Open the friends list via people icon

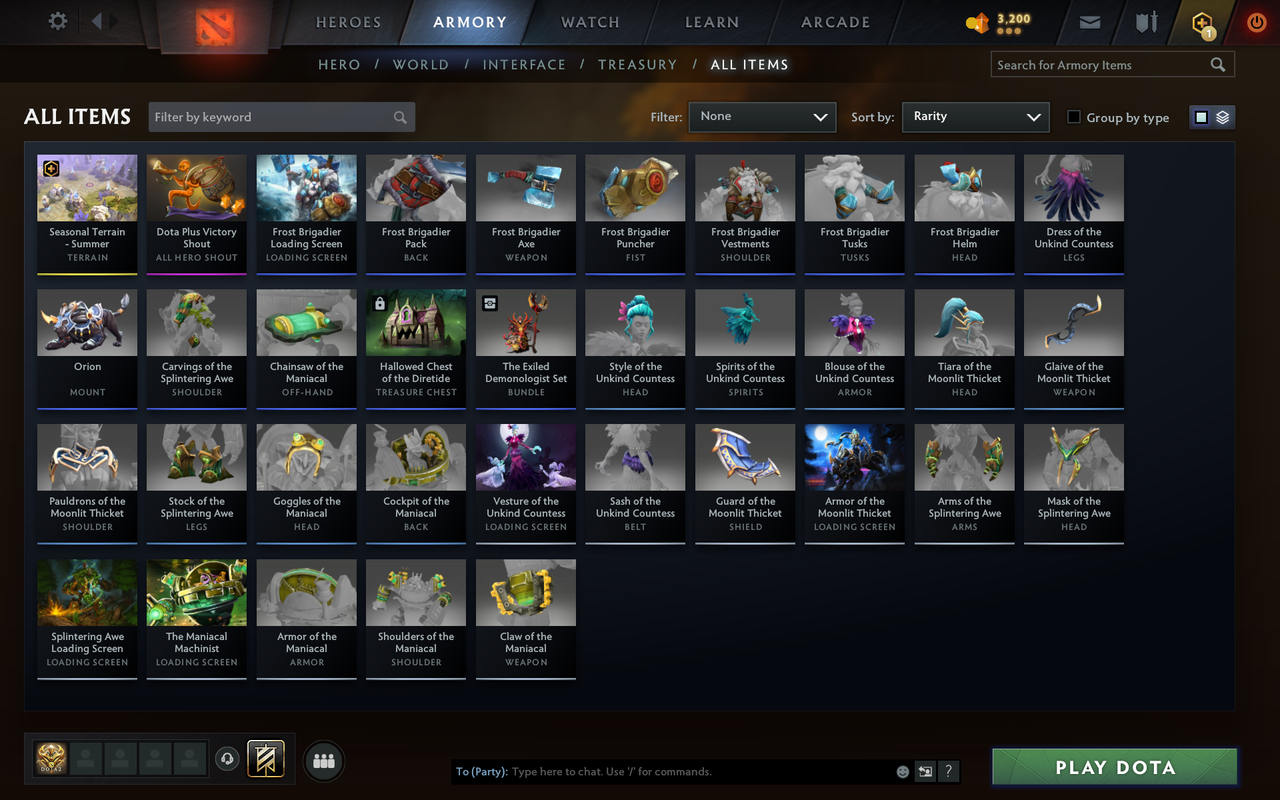(x=323, y=760)
